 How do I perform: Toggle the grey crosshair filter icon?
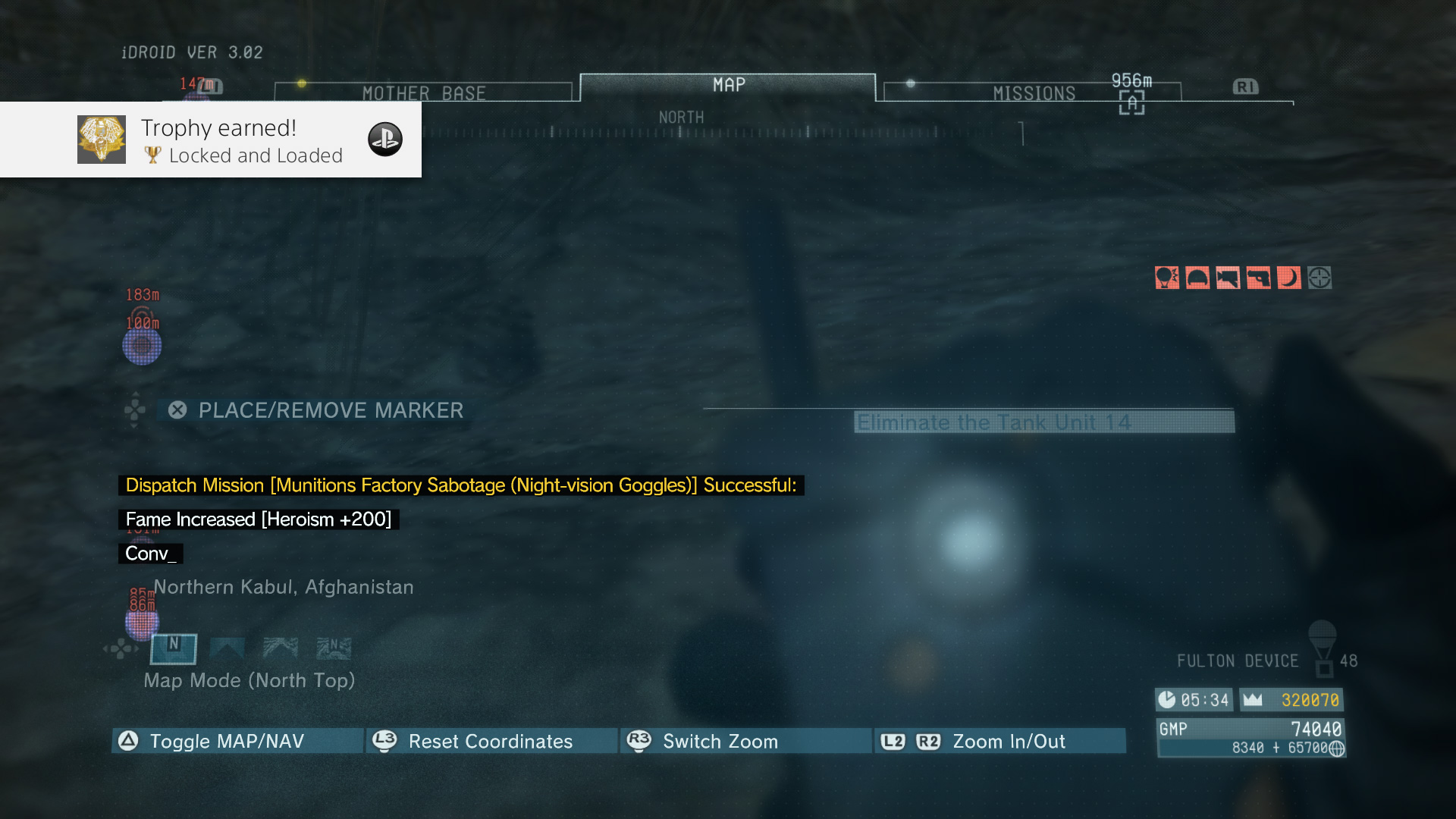[1319, 278]
